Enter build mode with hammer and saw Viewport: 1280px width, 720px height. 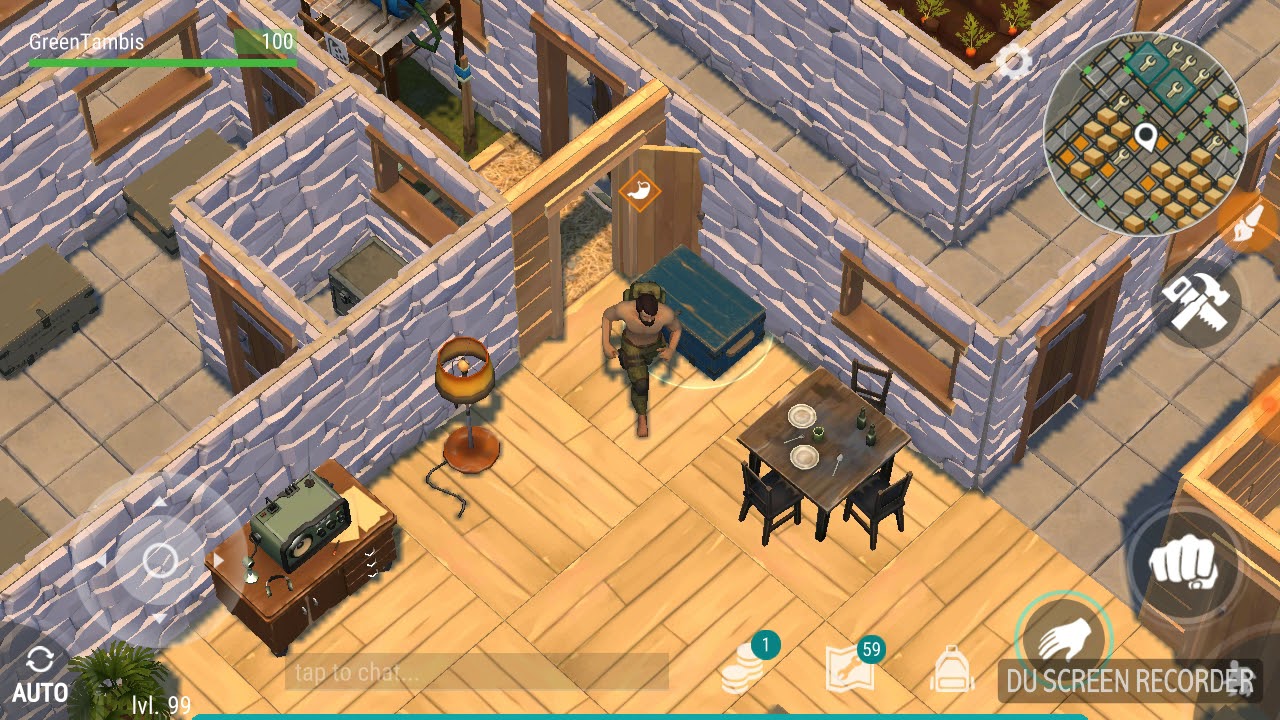coord(1200,303)
